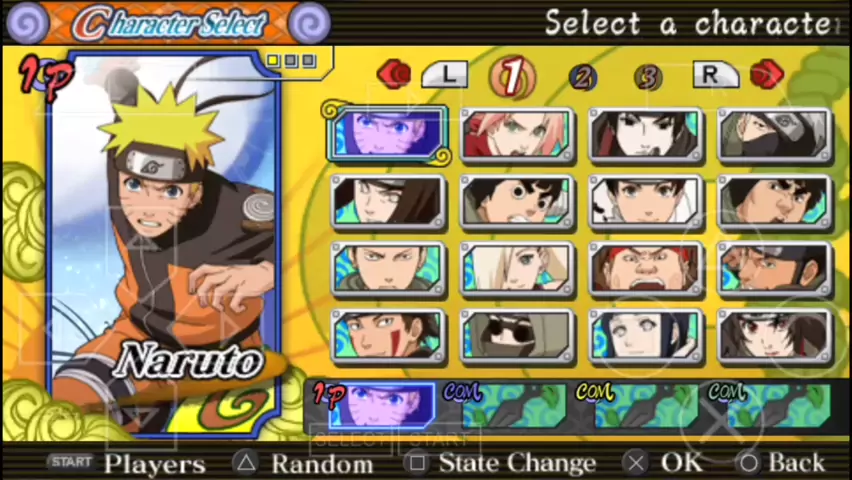Switch to character page 2
The image size is (852, 480).
tap(582, 77)
